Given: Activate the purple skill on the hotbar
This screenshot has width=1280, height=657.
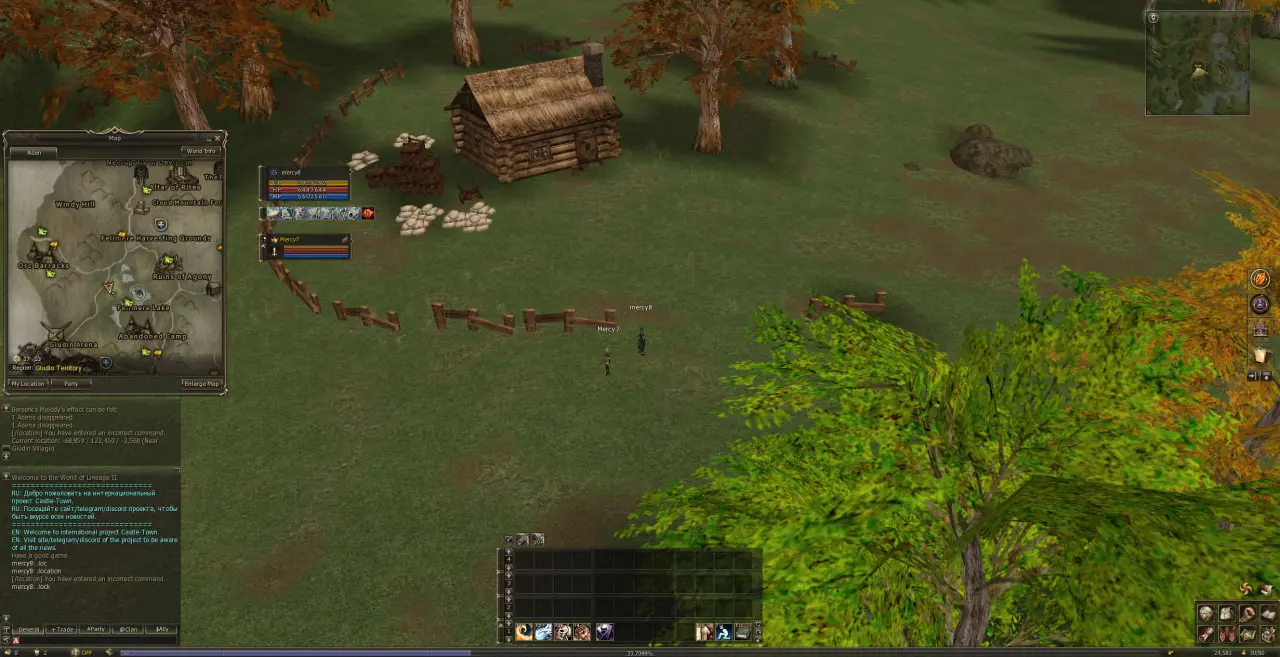Looking at the screenshot, I should 605,632.
